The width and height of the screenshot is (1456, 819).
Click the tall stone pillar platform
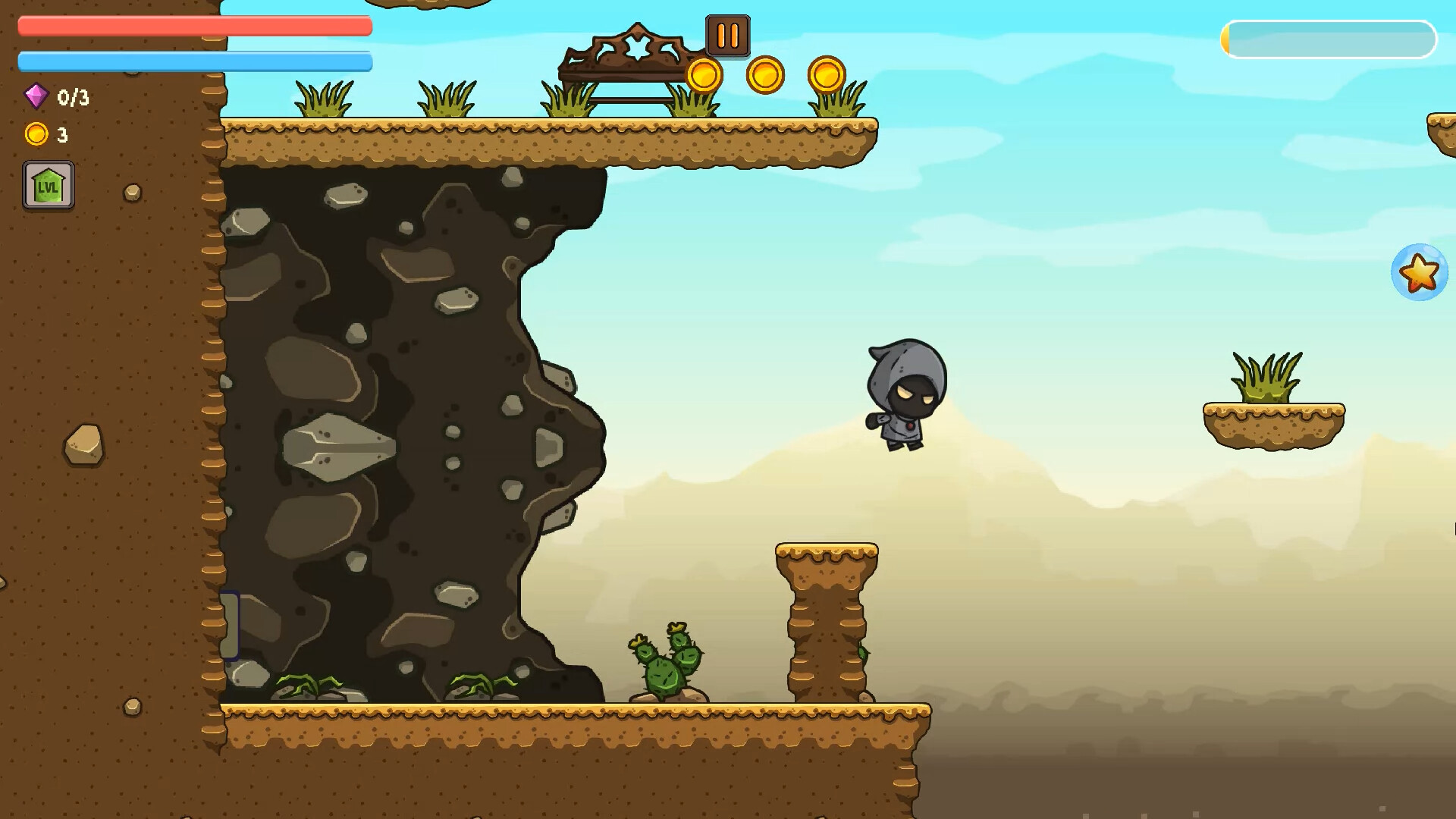coord(827,622)
